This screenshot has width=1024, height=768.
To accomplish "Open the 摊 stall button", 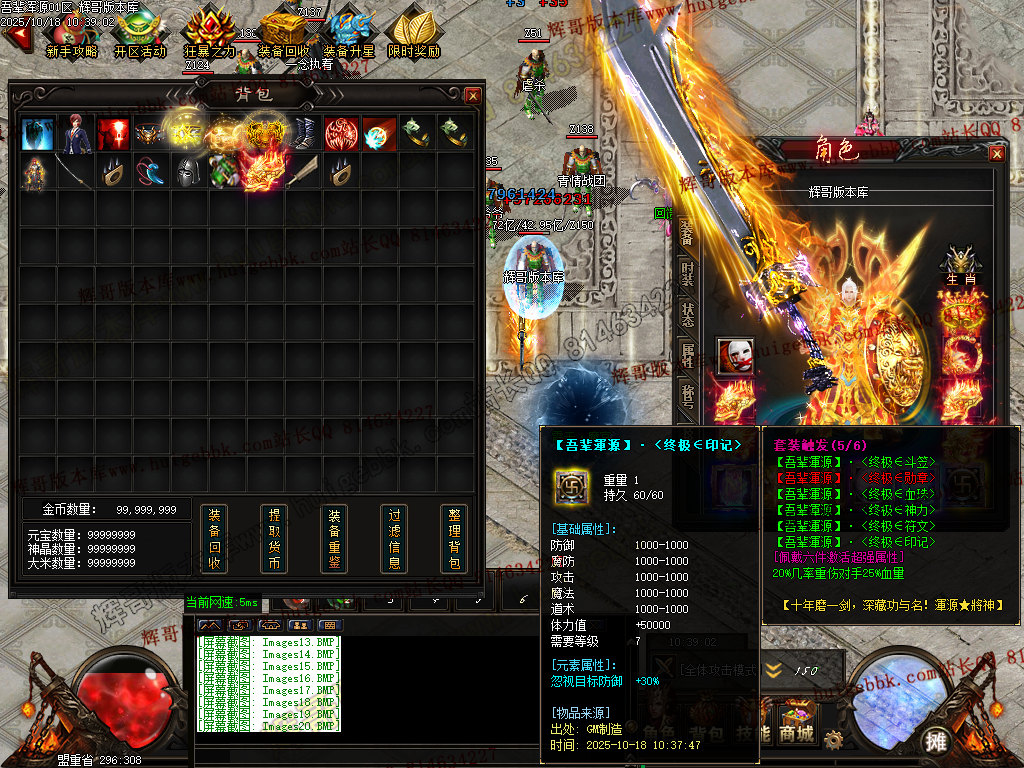I will 936,741.
